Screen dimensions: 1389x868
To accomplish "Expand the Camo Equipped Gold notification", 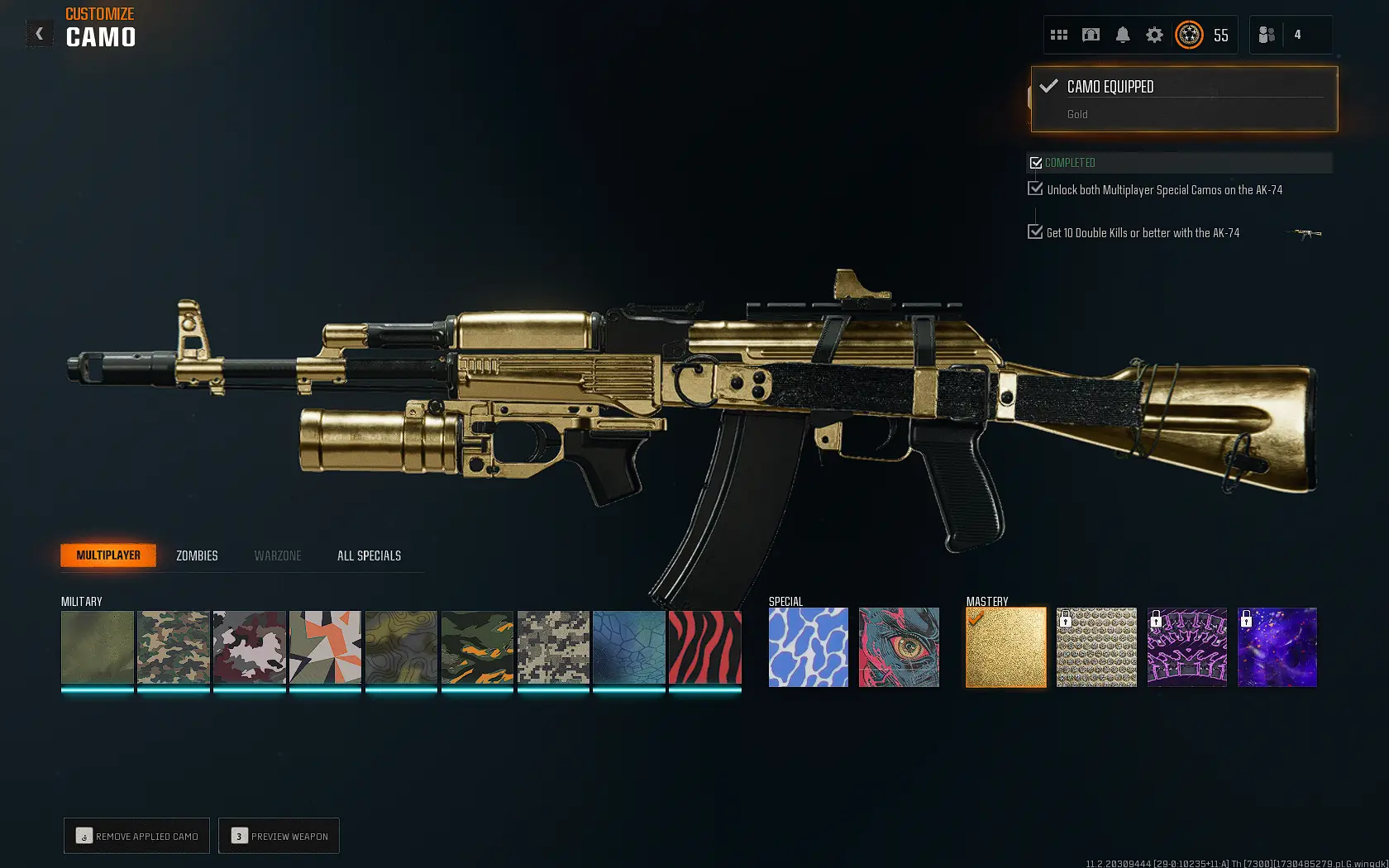I will [x=1183, y=98].
